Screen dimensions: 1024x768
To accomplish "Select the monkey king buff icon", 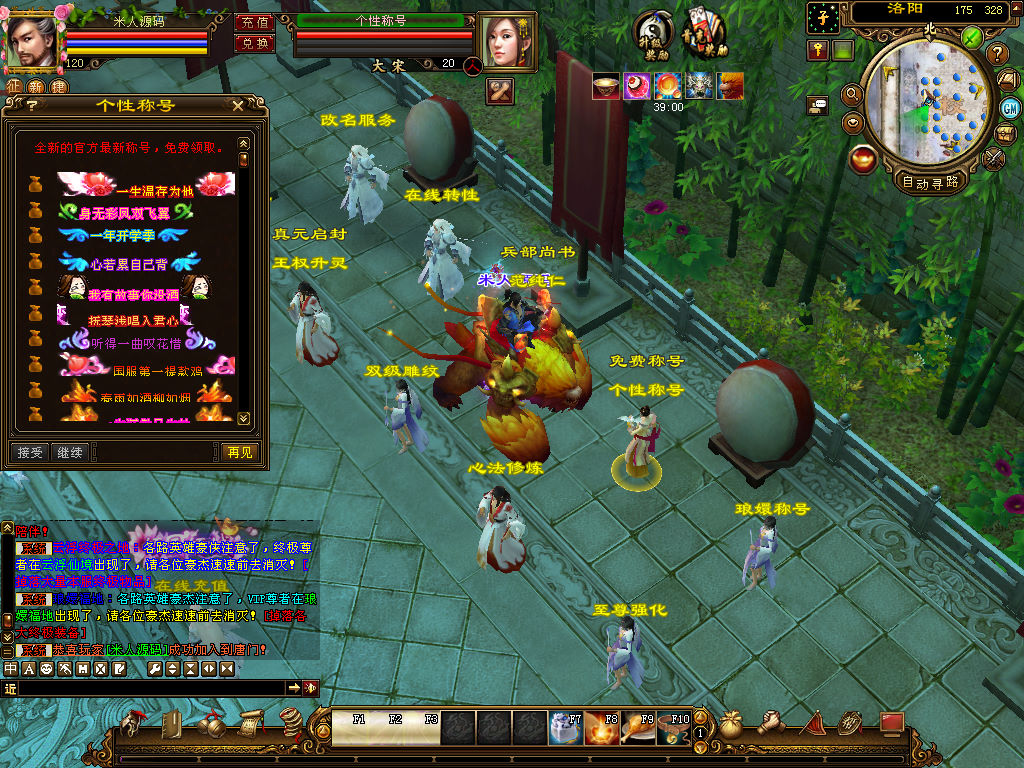I will (731, 86).
